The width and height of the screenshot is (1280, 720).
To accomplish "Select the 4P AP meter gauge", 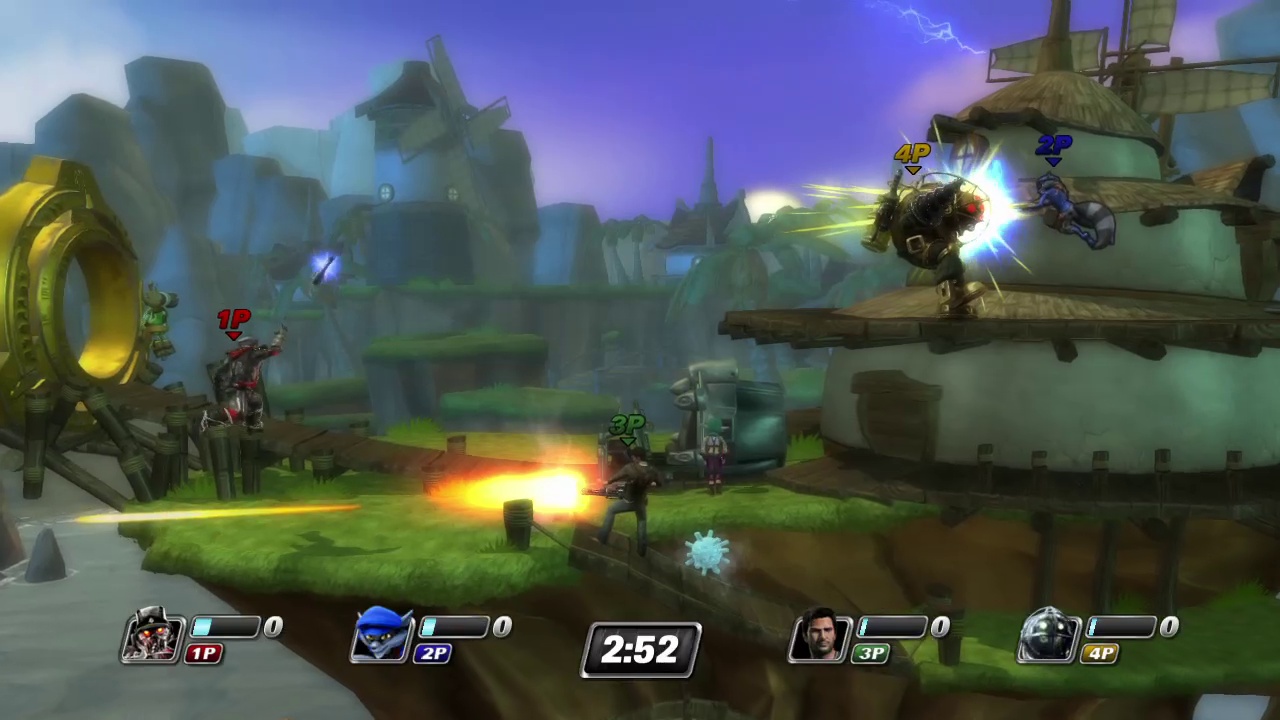I will click(x=1123, y=627).
